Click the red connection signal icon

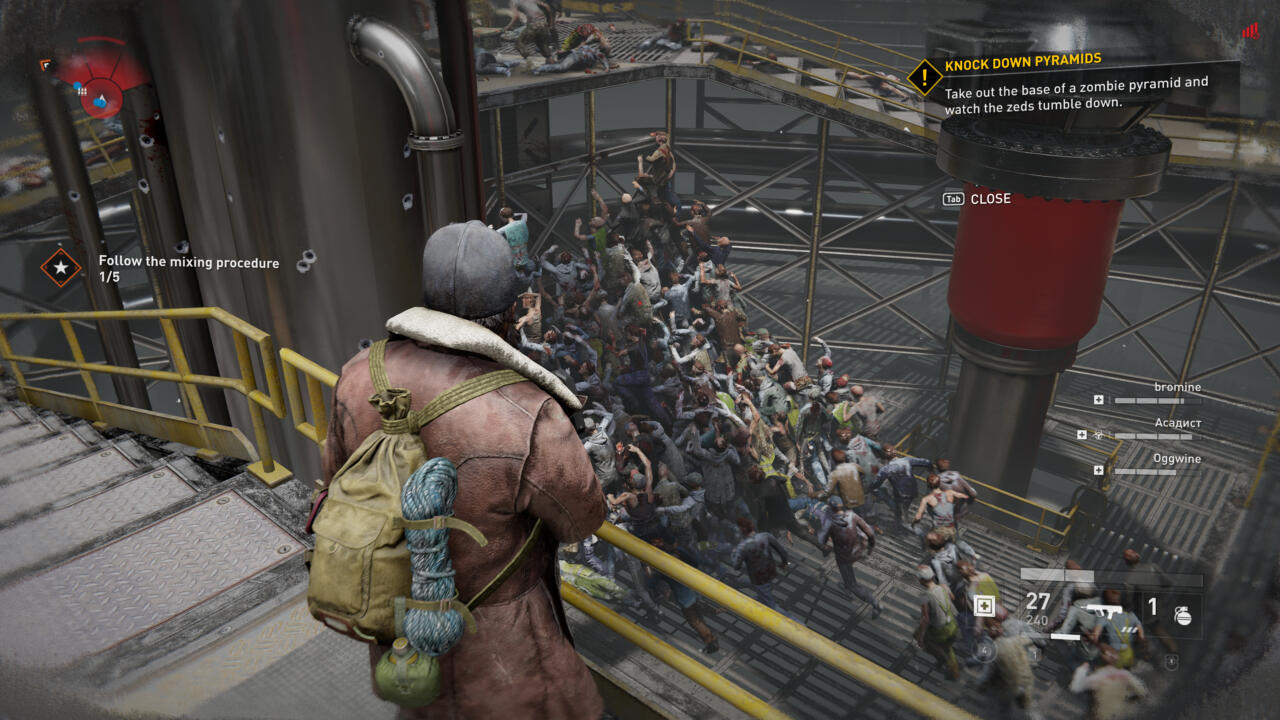1250,31
